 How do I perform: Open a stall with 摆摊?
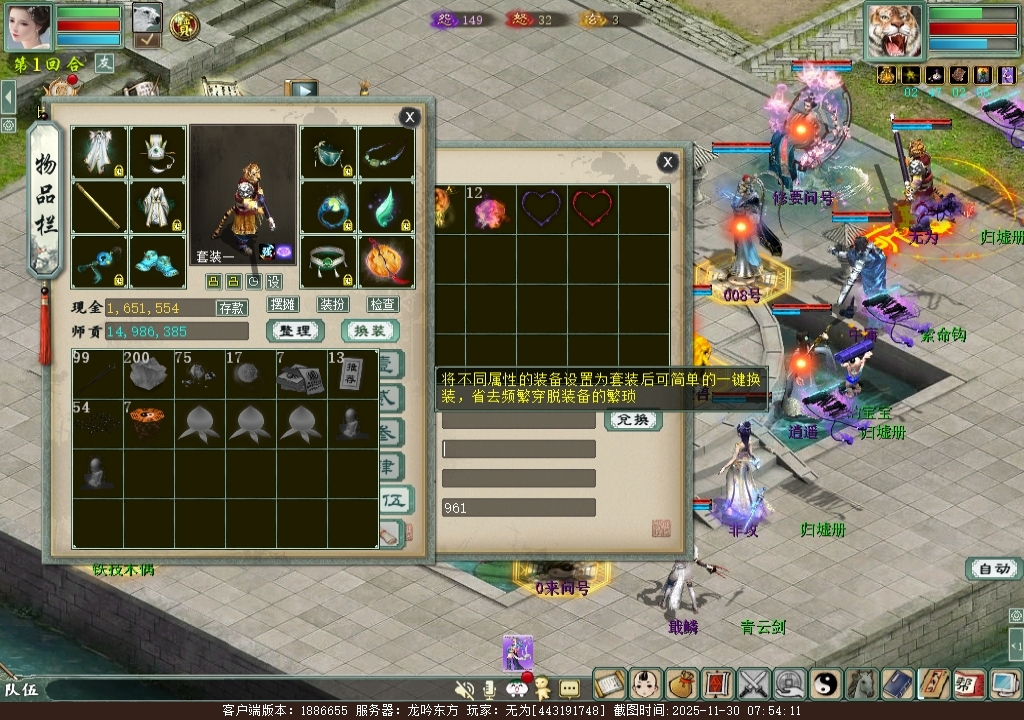click(283, 305)
